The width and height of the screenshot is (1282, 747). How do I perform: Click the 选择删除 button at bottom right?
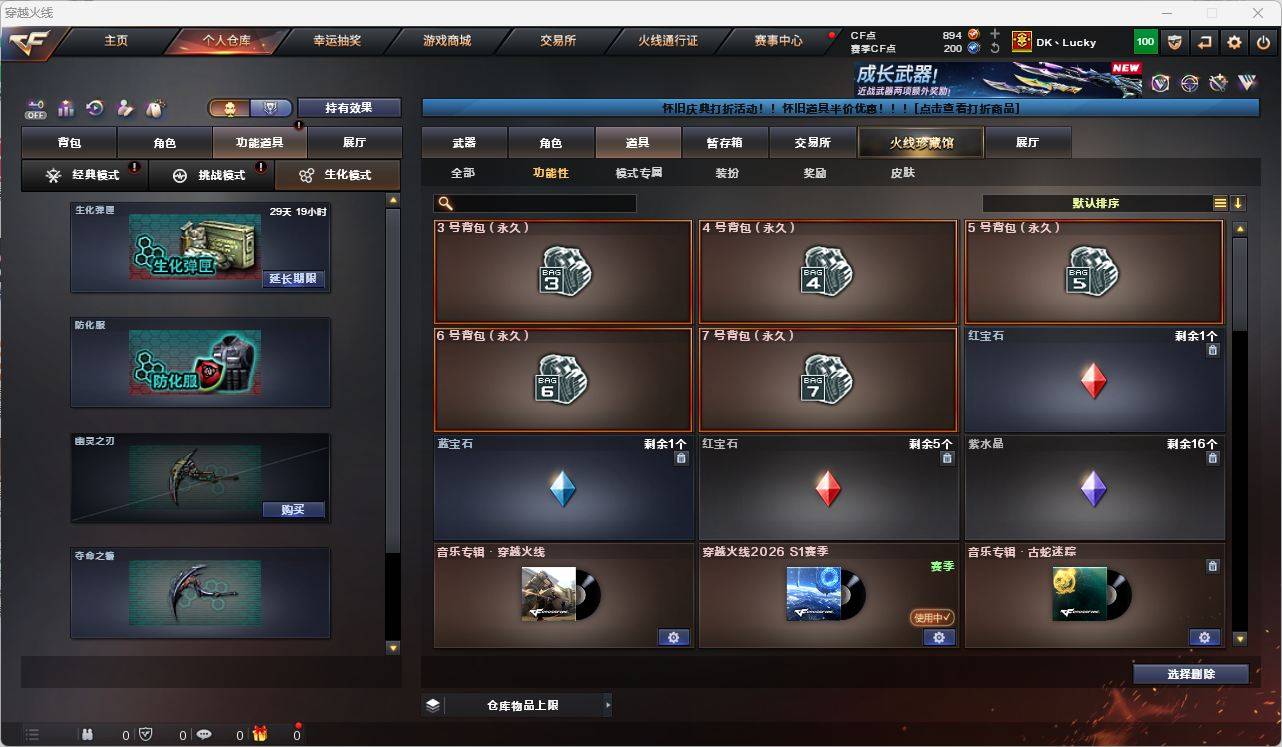tap(1191, 674)
